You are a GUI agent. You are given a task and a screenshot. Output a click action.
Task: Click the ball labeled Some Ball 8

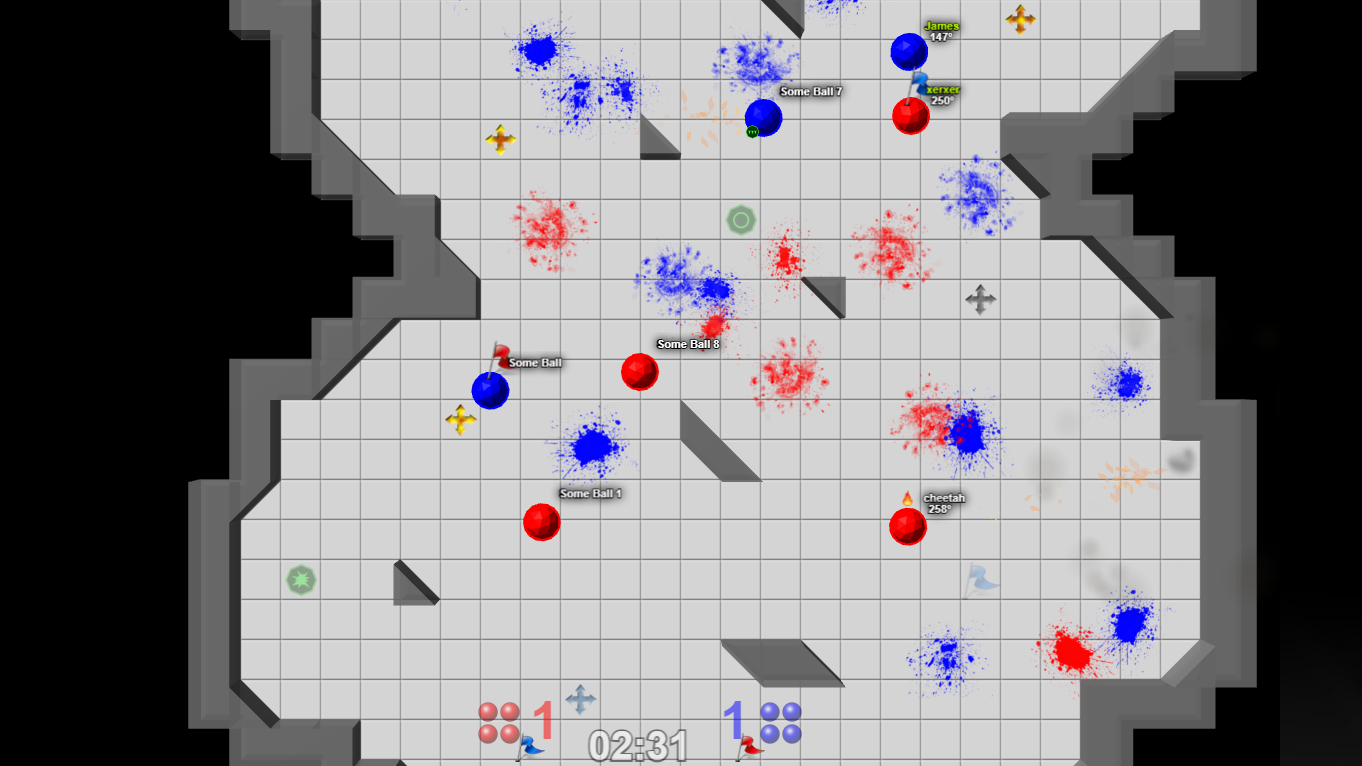click(x=640, y=371)
